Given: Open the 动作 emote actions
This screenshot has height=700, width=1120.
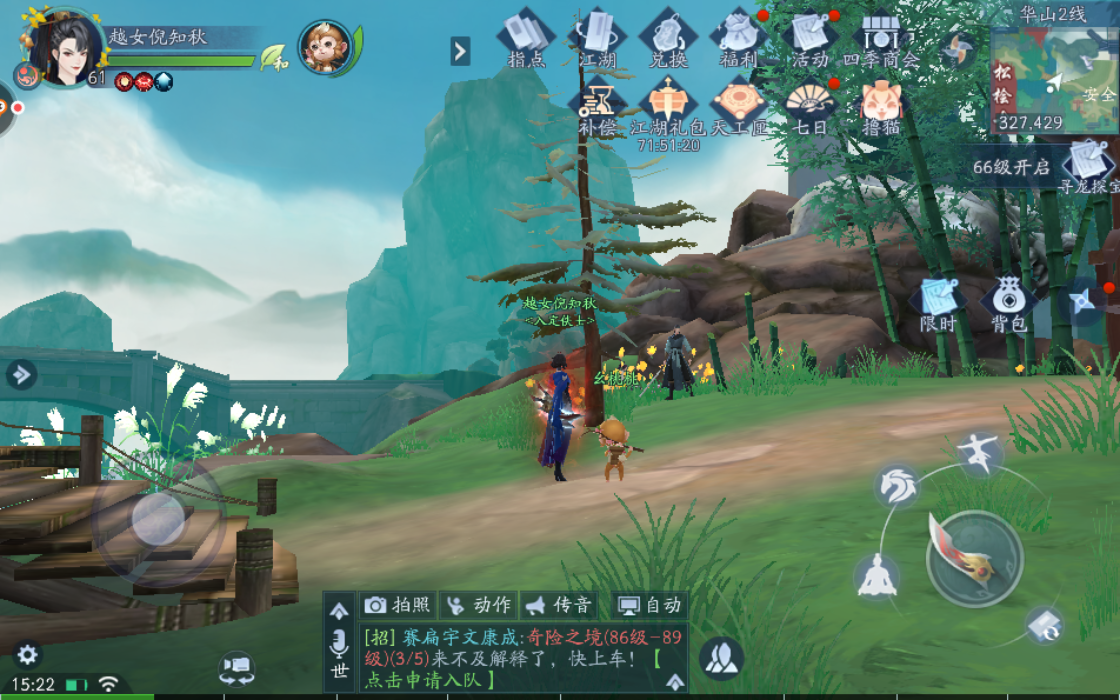Looking at the screenshot, I should 479,605.
